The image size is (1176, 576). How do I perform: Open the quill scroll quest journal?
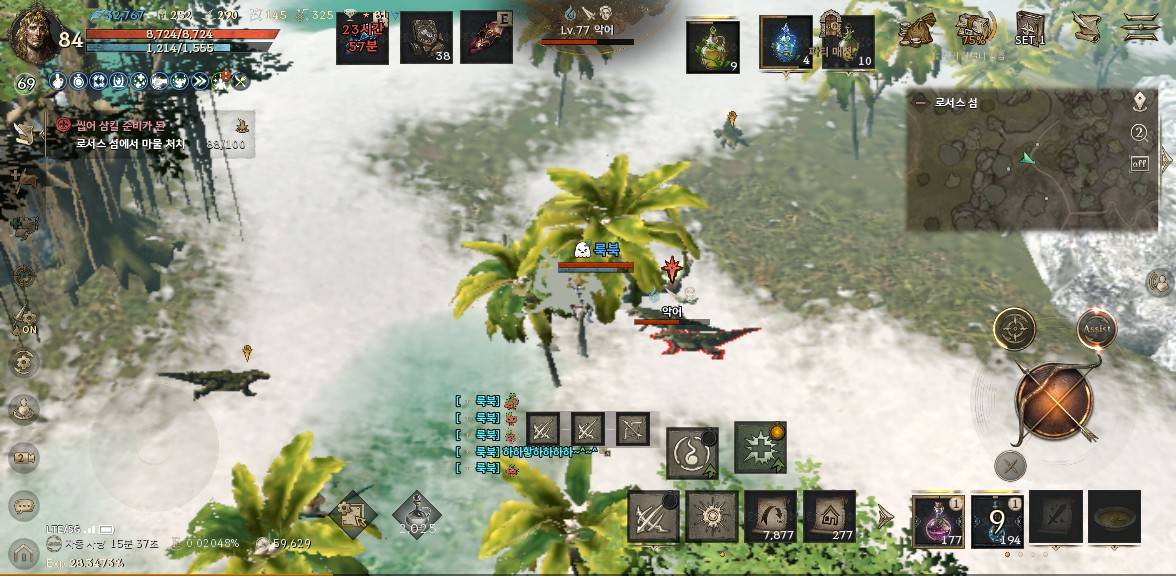click(1084, 27)
